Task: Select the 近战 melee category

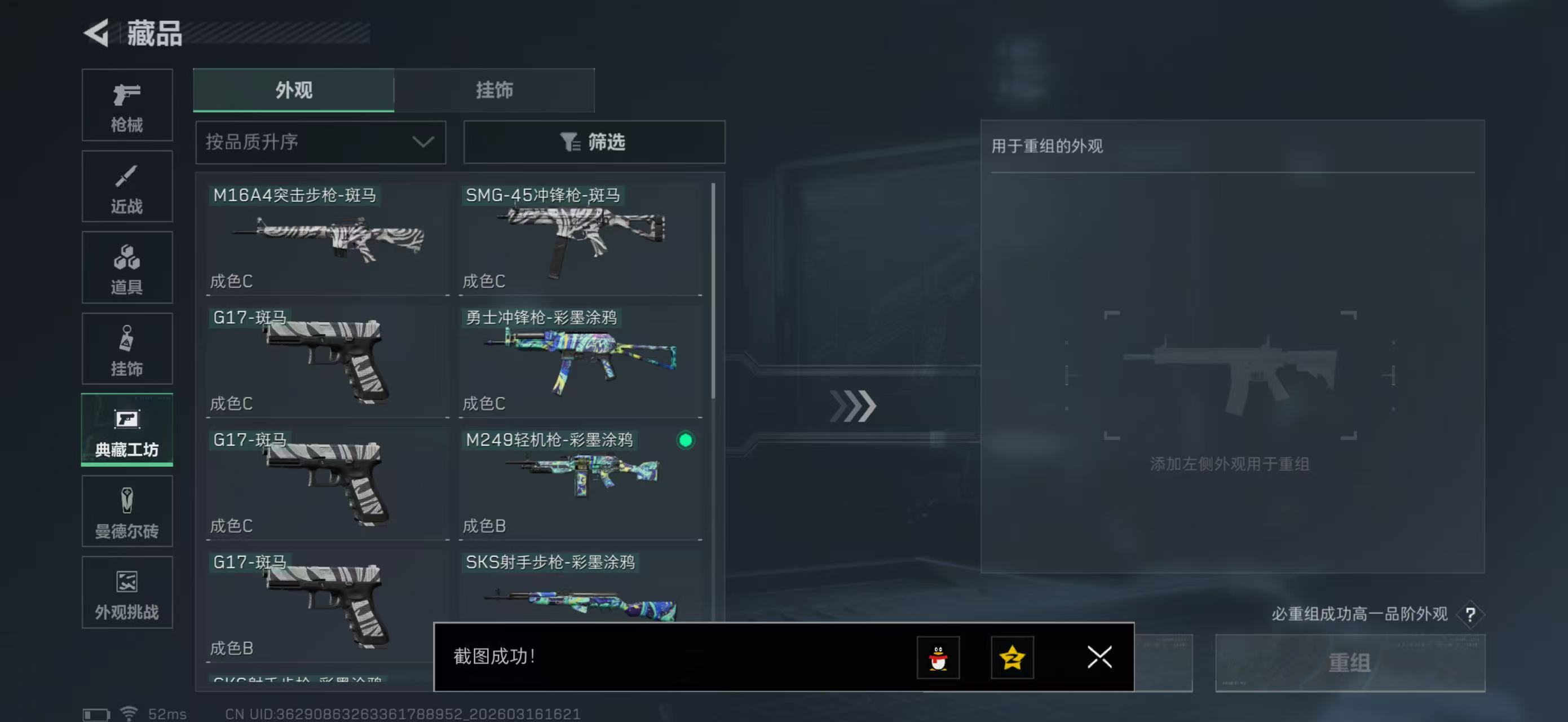Action: pos(127,186)
